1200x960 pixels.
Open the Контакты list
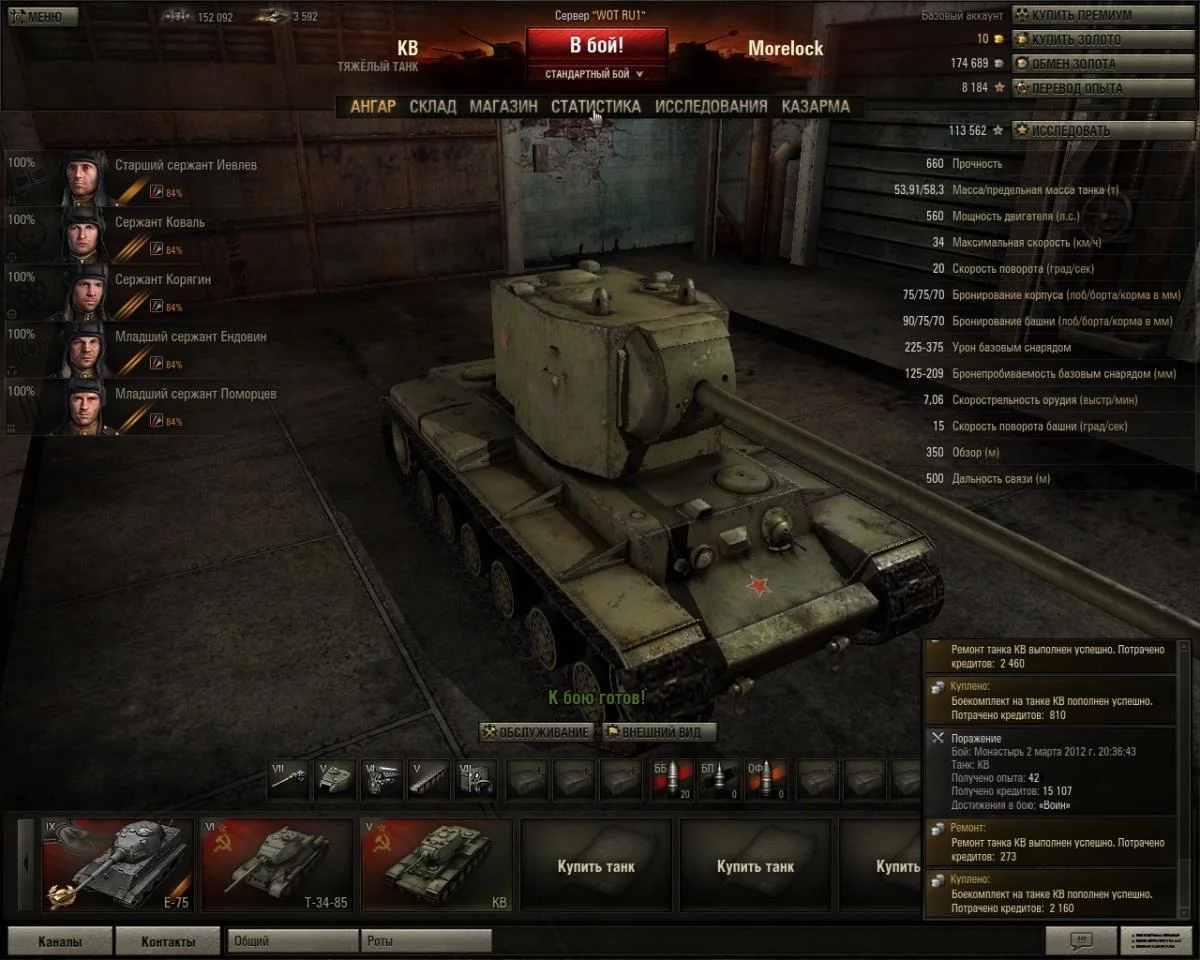tap(167, 941)
